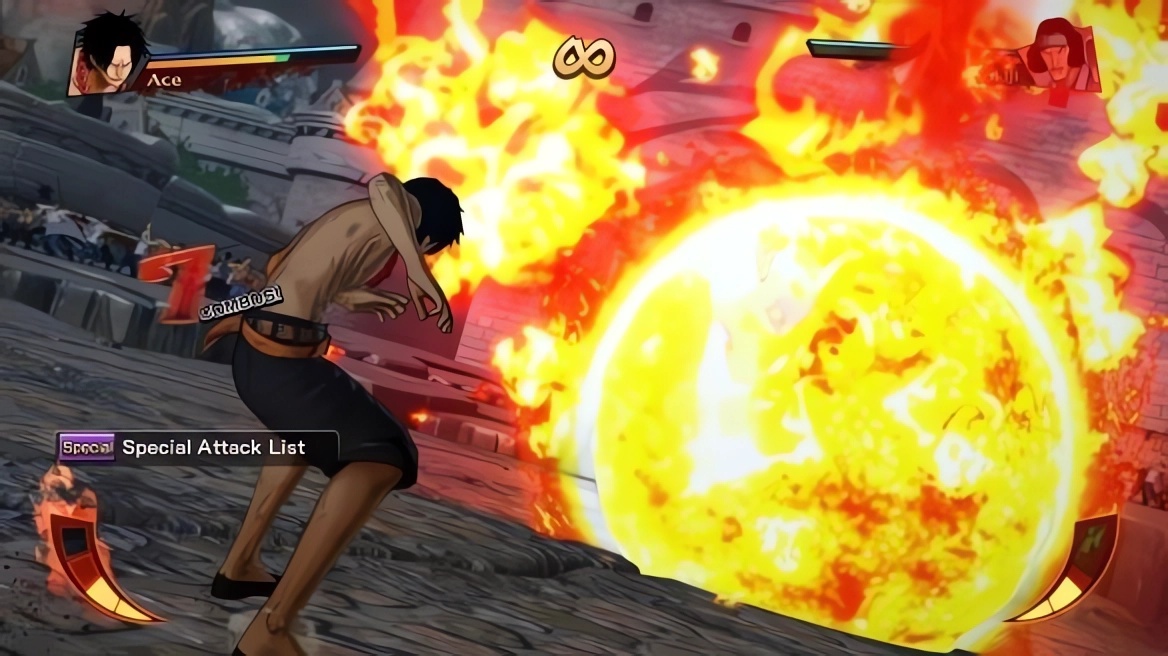Open the Special Attack List
1168x656 pixels.
[x=198, y=447]
